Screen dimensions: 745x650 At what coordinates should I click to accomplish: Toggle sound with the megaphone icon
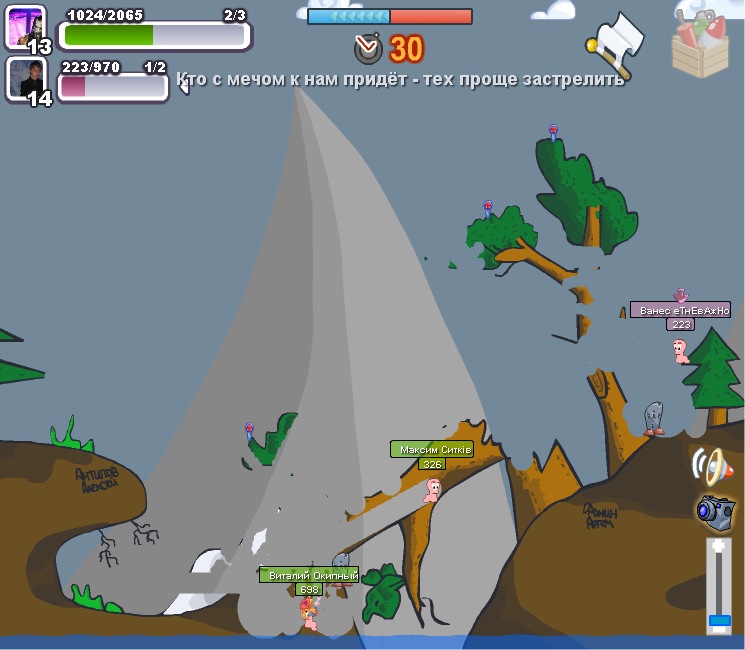click(x=709, y=465)
